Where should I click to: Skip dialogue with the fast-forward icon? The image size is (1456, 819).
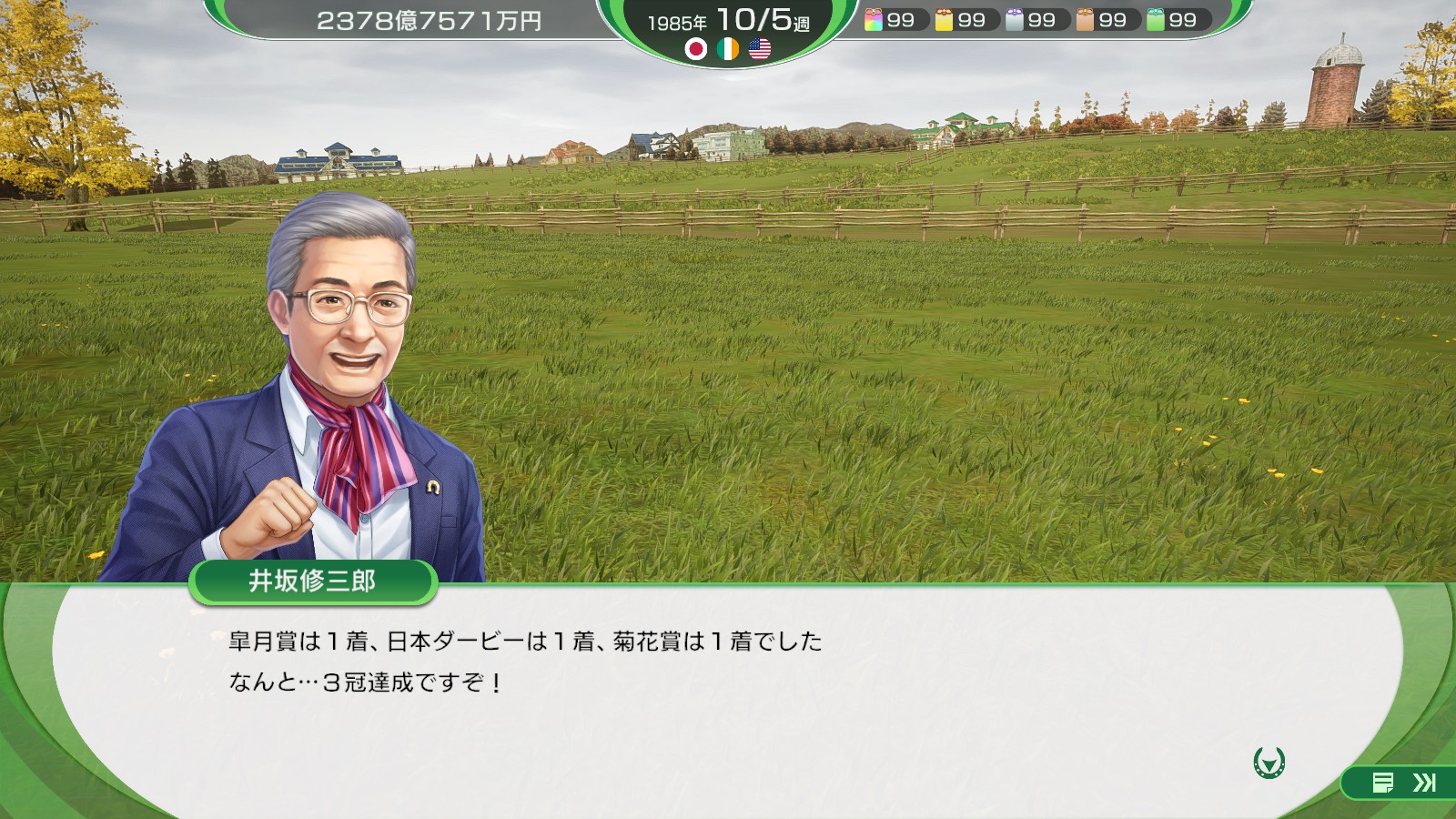click(x=1424, y=783)
